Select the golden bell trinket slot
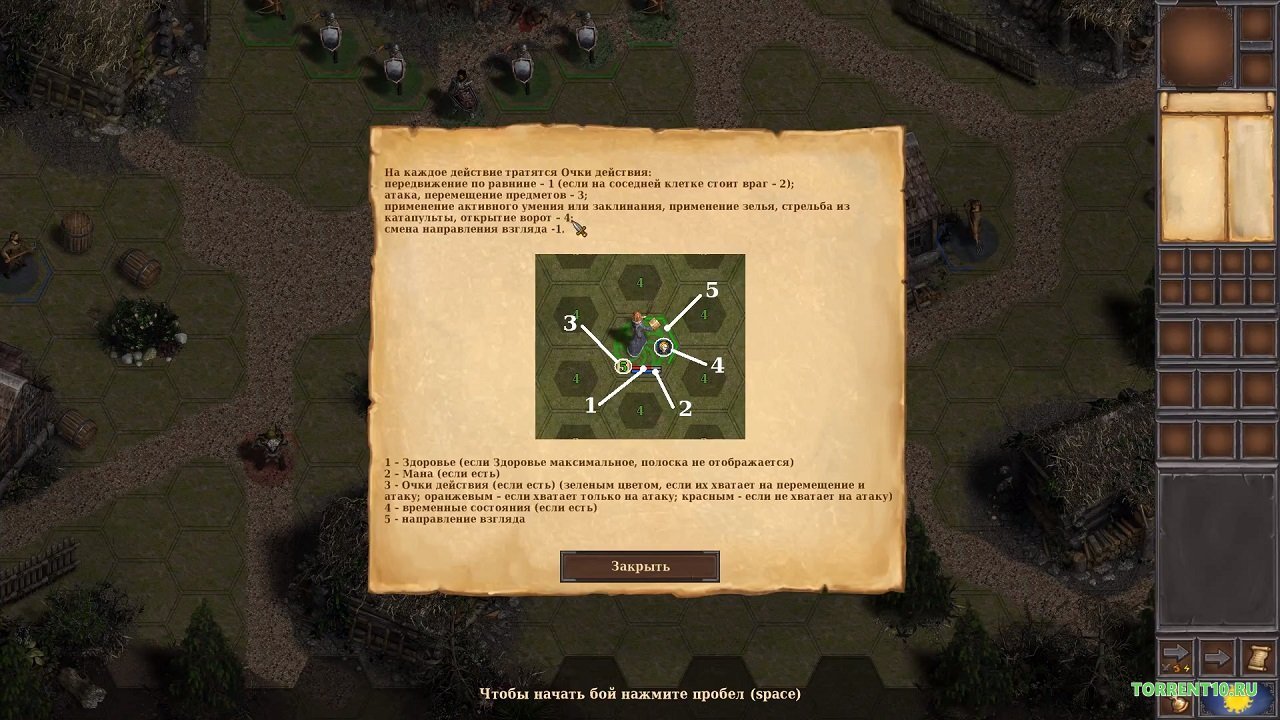This screenshot has width=1280, height=720. (x=1176, y=703)
